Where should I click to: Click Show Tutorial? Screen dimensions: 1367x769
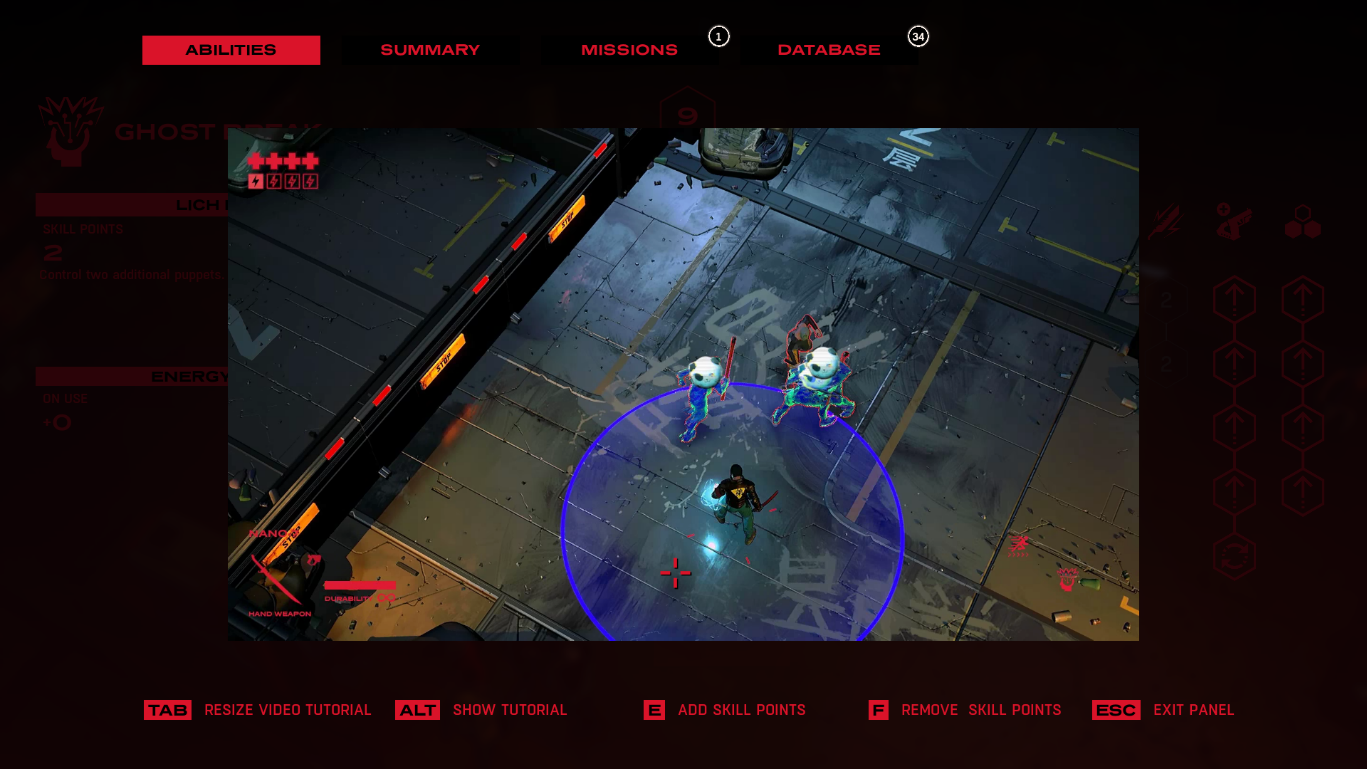tap(510, 710)
